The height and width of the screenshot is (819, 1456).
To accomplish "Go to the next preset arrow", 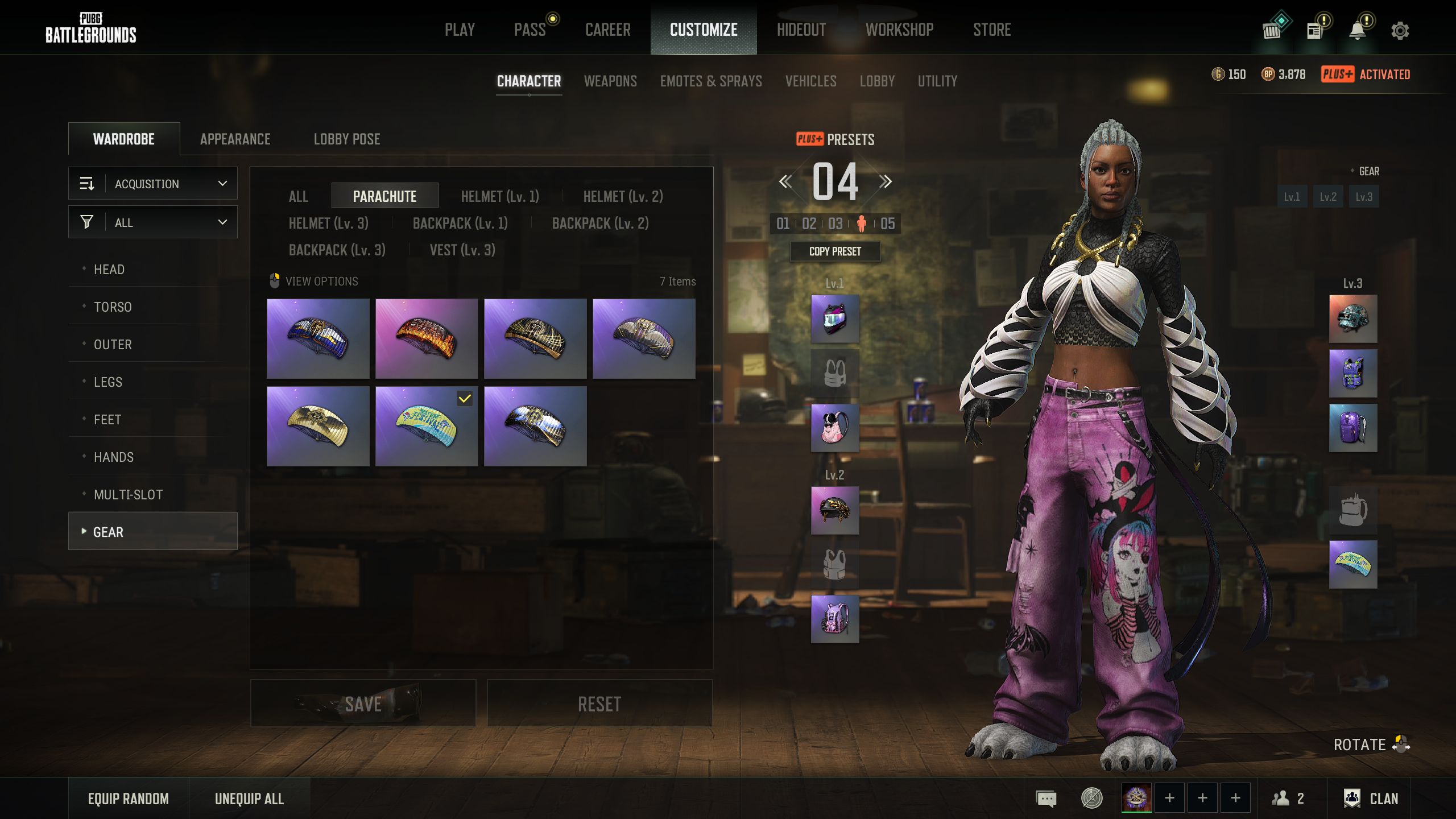I will click(x=885, y=182).
